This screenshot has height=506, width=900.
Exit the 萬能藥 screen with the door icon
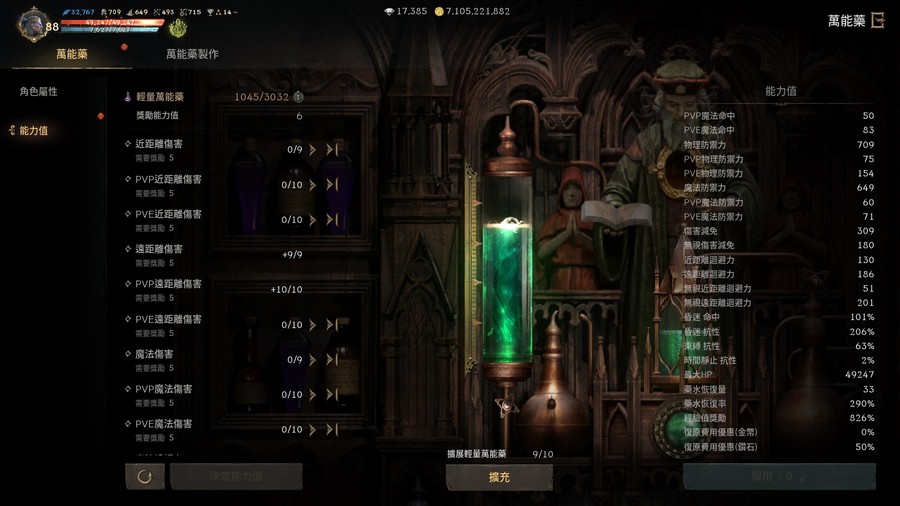click(x=878, y=20)
